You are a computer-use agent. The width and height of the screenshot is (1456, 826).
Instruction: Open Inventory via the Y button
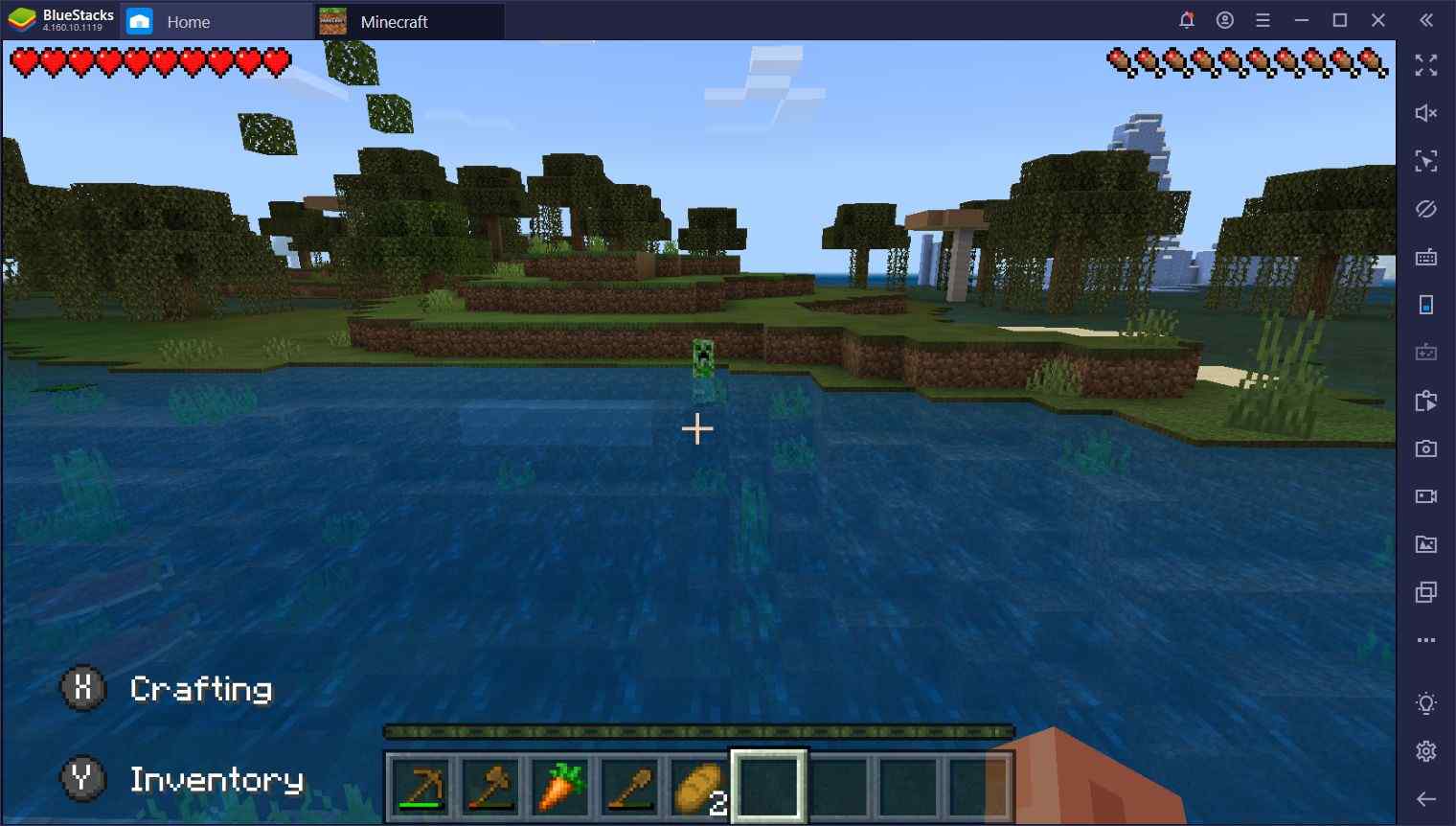tap(81, 779)
